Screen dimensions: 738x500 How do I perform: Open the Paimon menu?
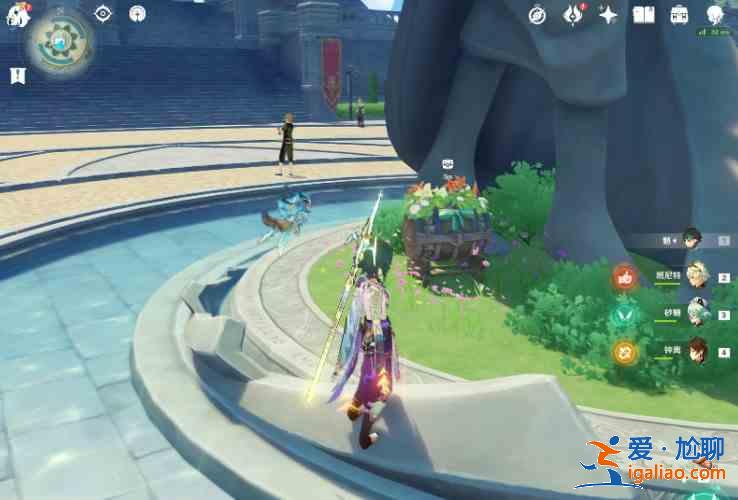(x=16, y=14)
